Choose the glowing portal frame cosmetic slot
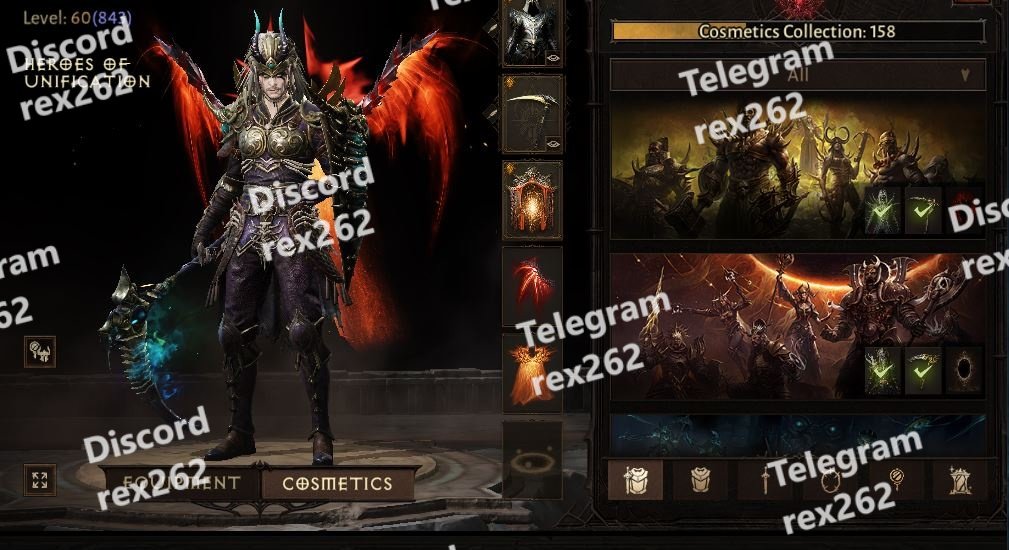1009x550 pixels. point(532,200)
